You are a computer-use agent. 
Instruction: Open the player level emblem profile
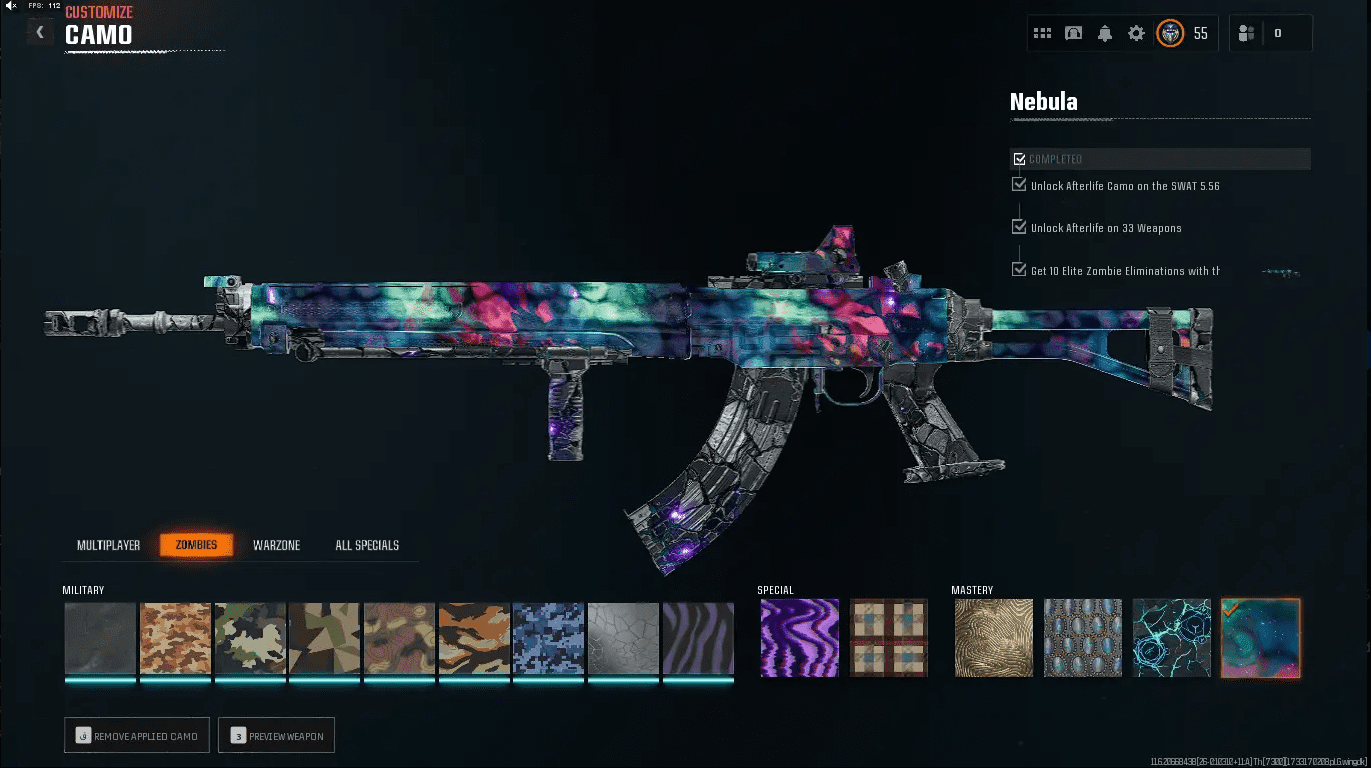point(1170,33)
